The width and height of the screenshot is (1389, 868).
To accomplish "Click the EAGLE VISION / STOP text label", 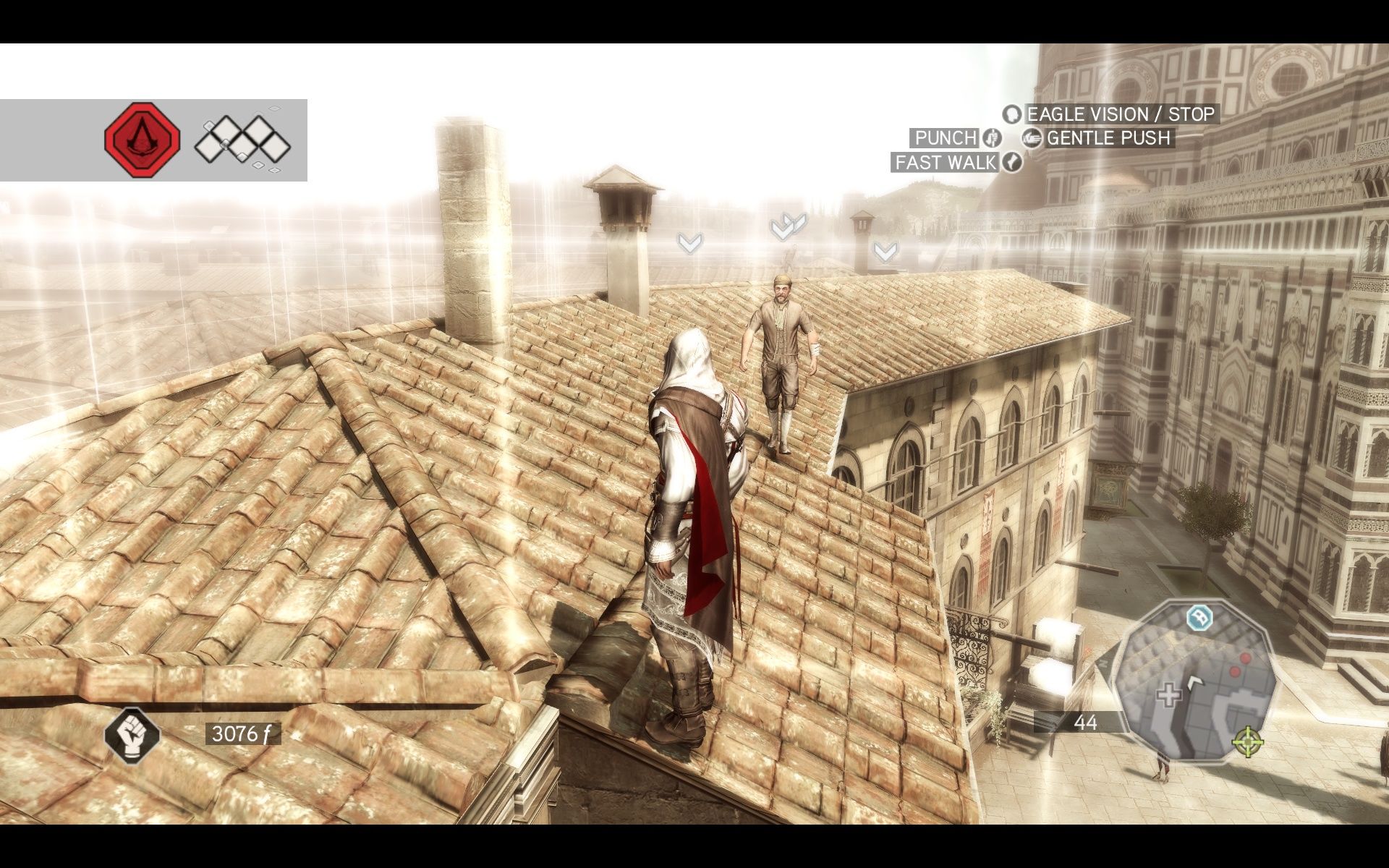I will point(1119,114).
